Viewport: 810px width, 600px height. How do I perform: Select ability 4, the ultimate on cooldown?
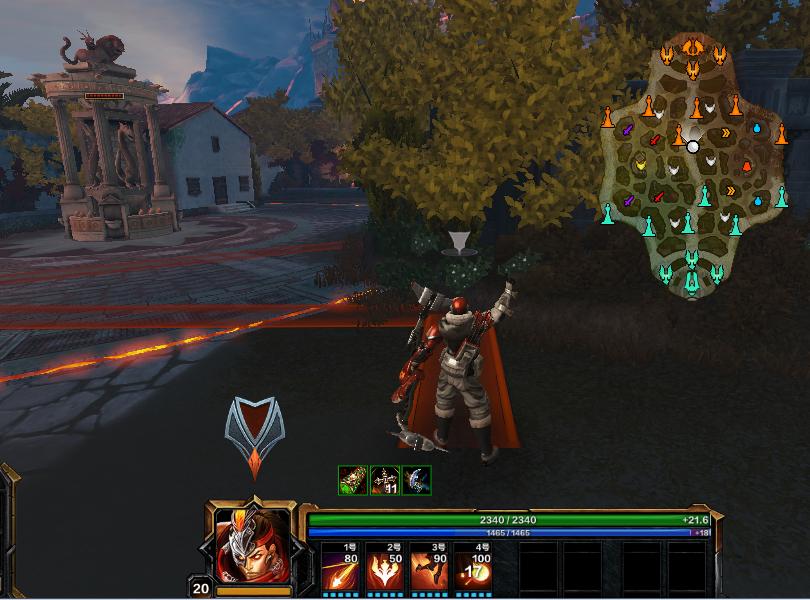(472, 569)
